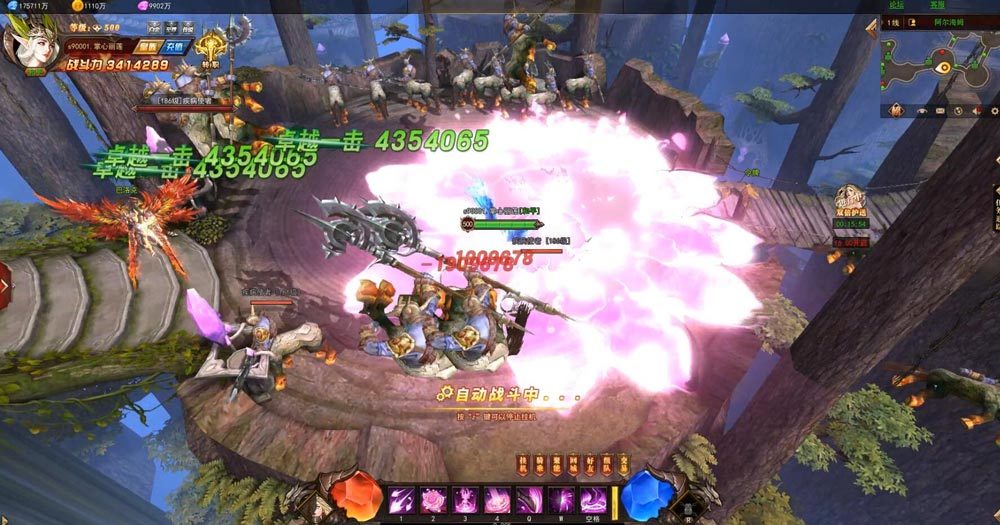The image size is (1000, 525).
Task: Use the pink rose skill in slot 2
Action: 433,498
